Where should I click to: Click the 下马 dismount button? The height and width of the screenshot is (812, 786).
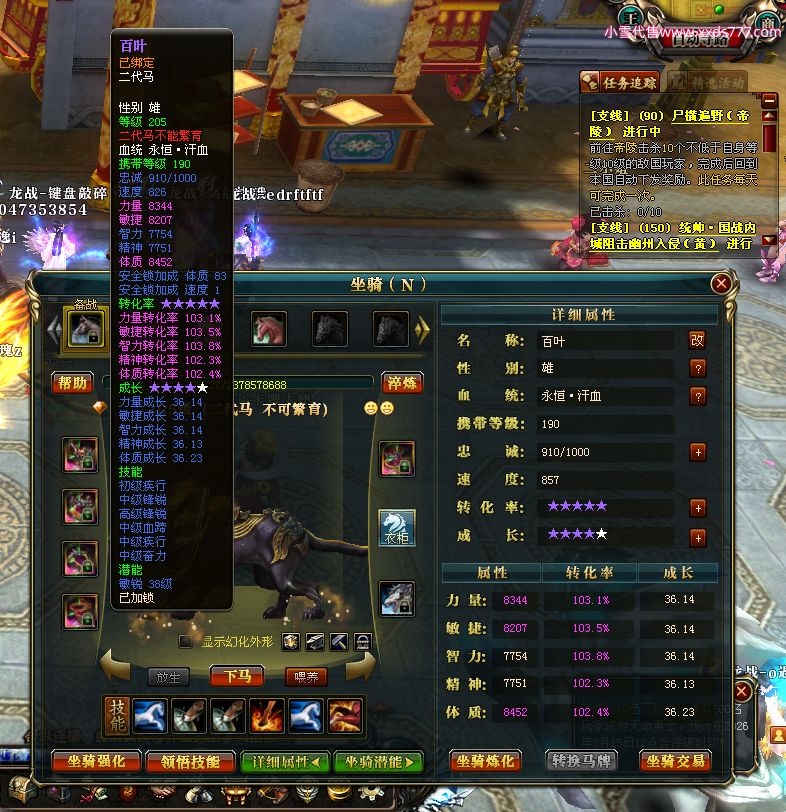(x=237, y=677)
